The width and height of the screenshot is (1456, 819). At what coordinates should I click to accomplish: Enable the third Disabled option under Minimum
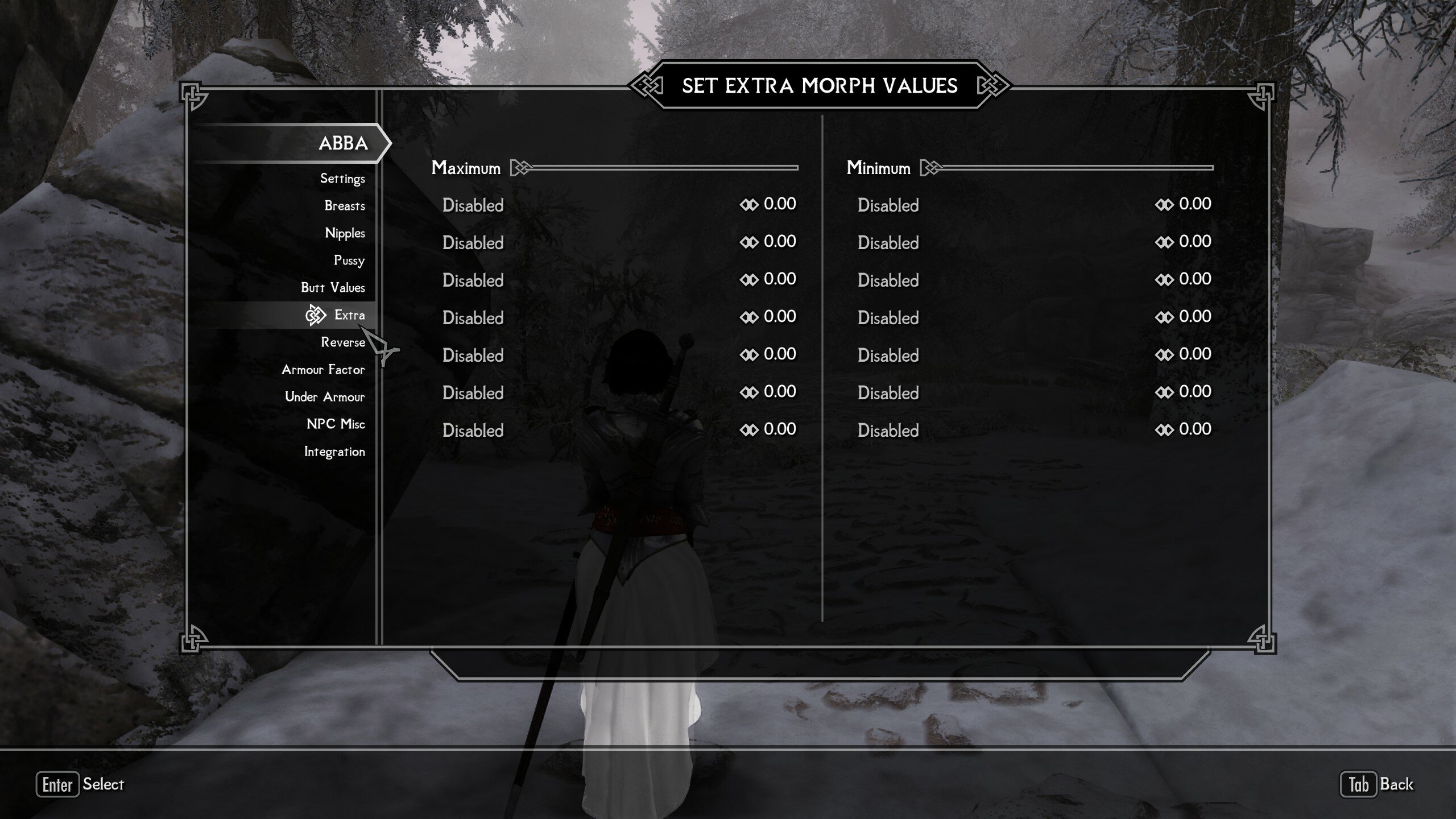pos(888,280)
